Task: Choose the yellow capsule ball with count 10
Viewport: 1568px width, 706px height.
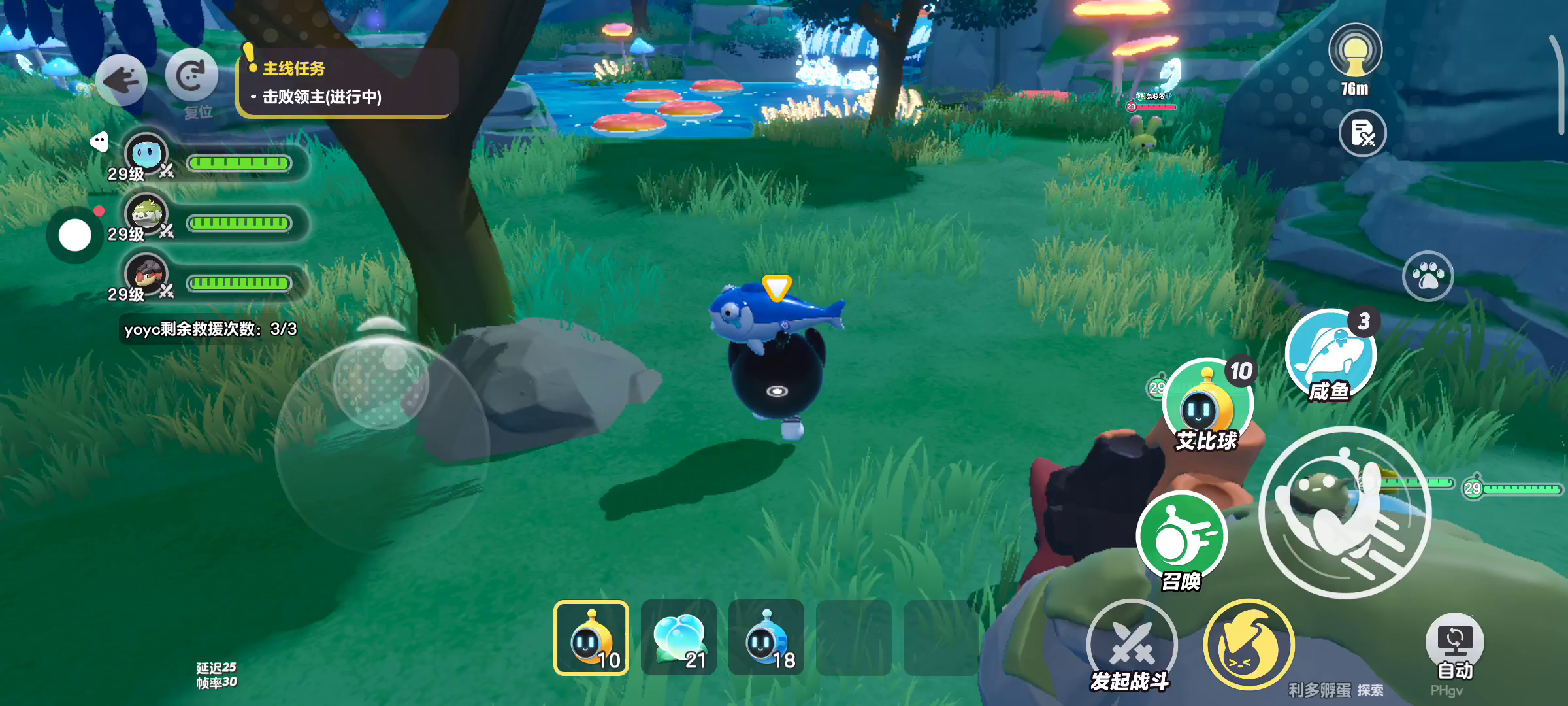Action: [591, 638]
